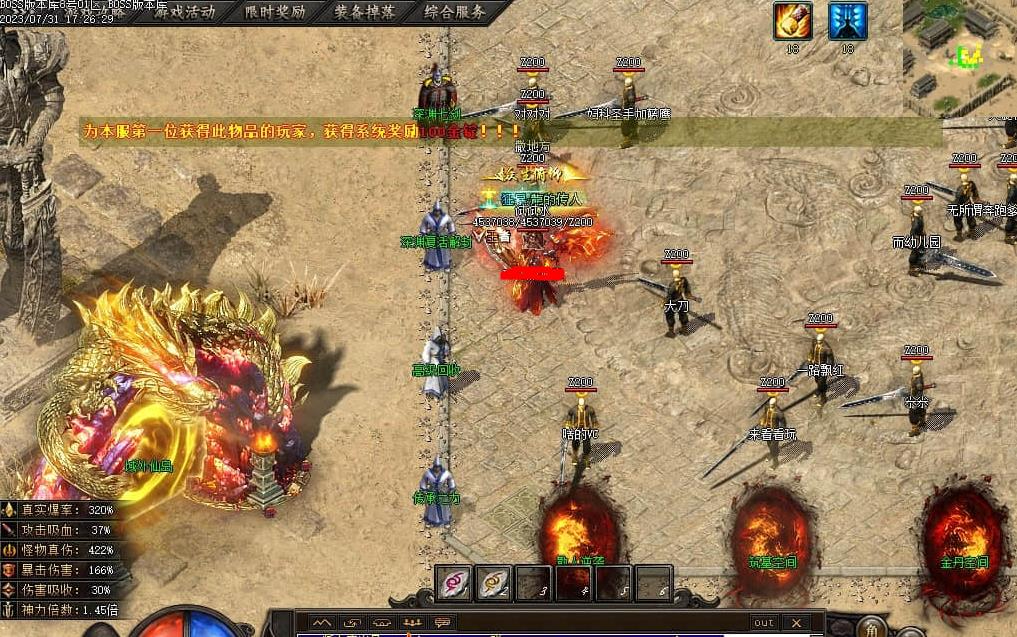
Task: Open the 限时奖励 menu
Action: point(275,13)
